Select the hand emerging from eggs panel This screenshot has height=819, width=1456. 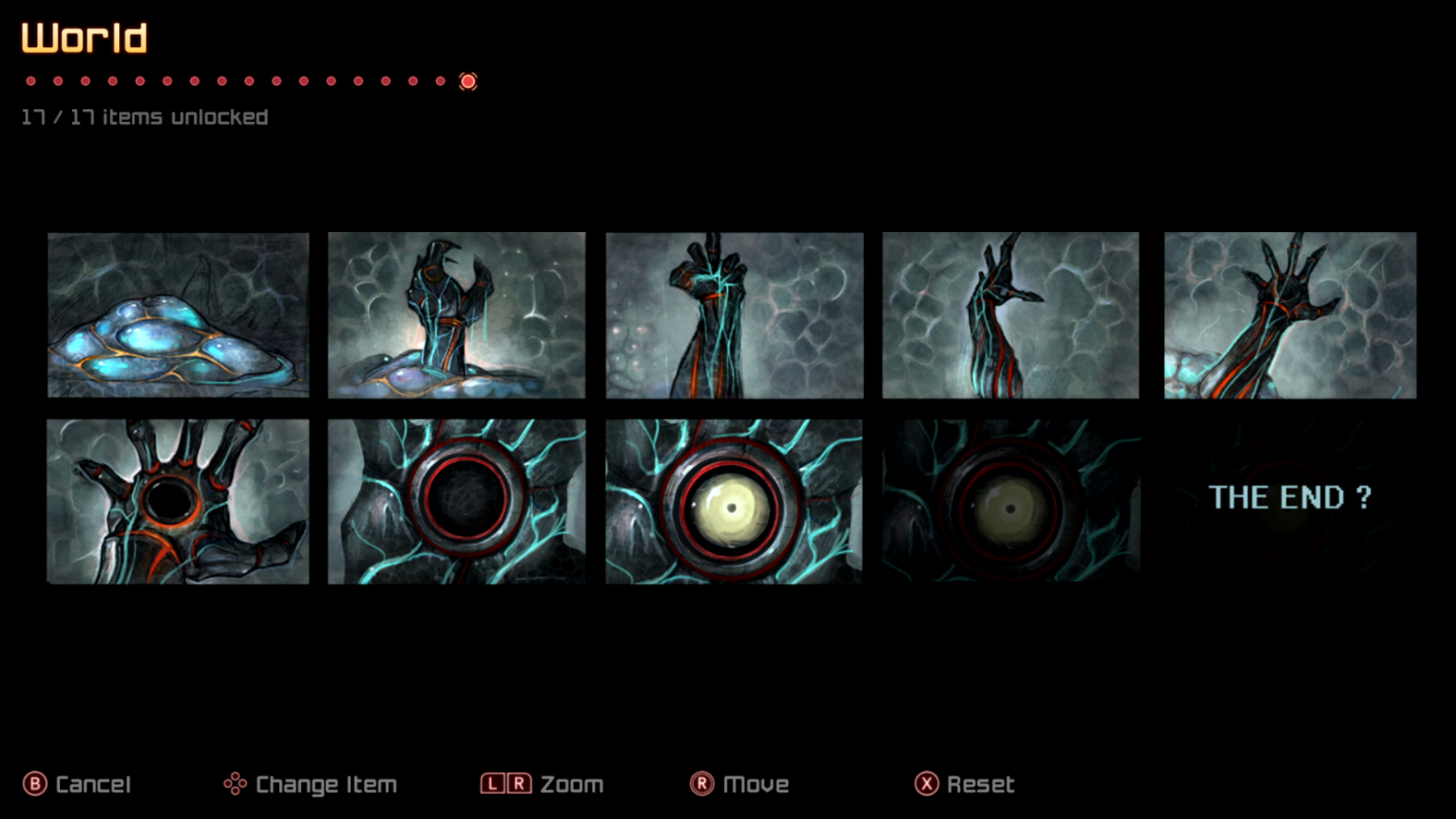(x=456, y=315)
